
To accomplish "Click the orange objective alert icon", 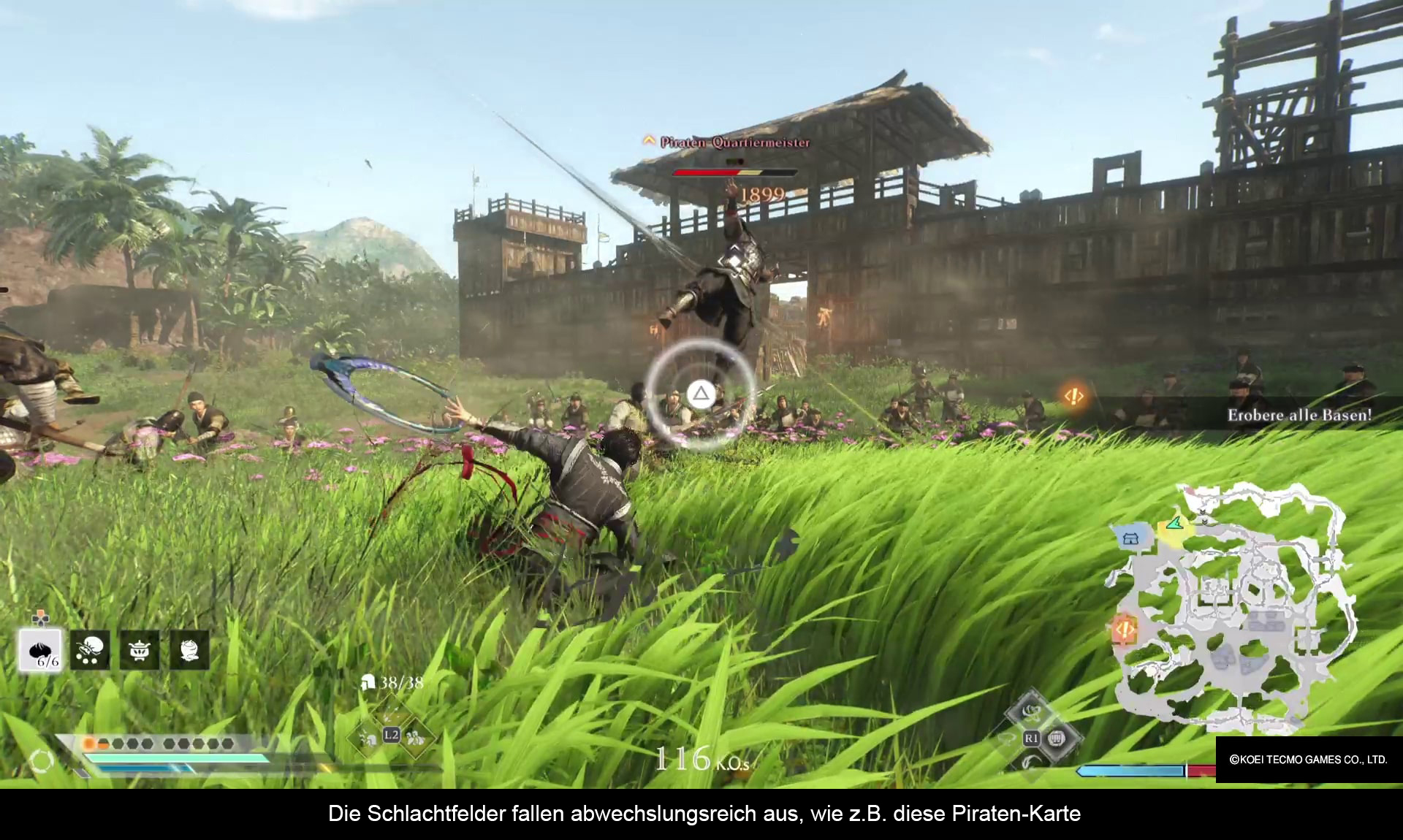I will [x=1073, y=396].
